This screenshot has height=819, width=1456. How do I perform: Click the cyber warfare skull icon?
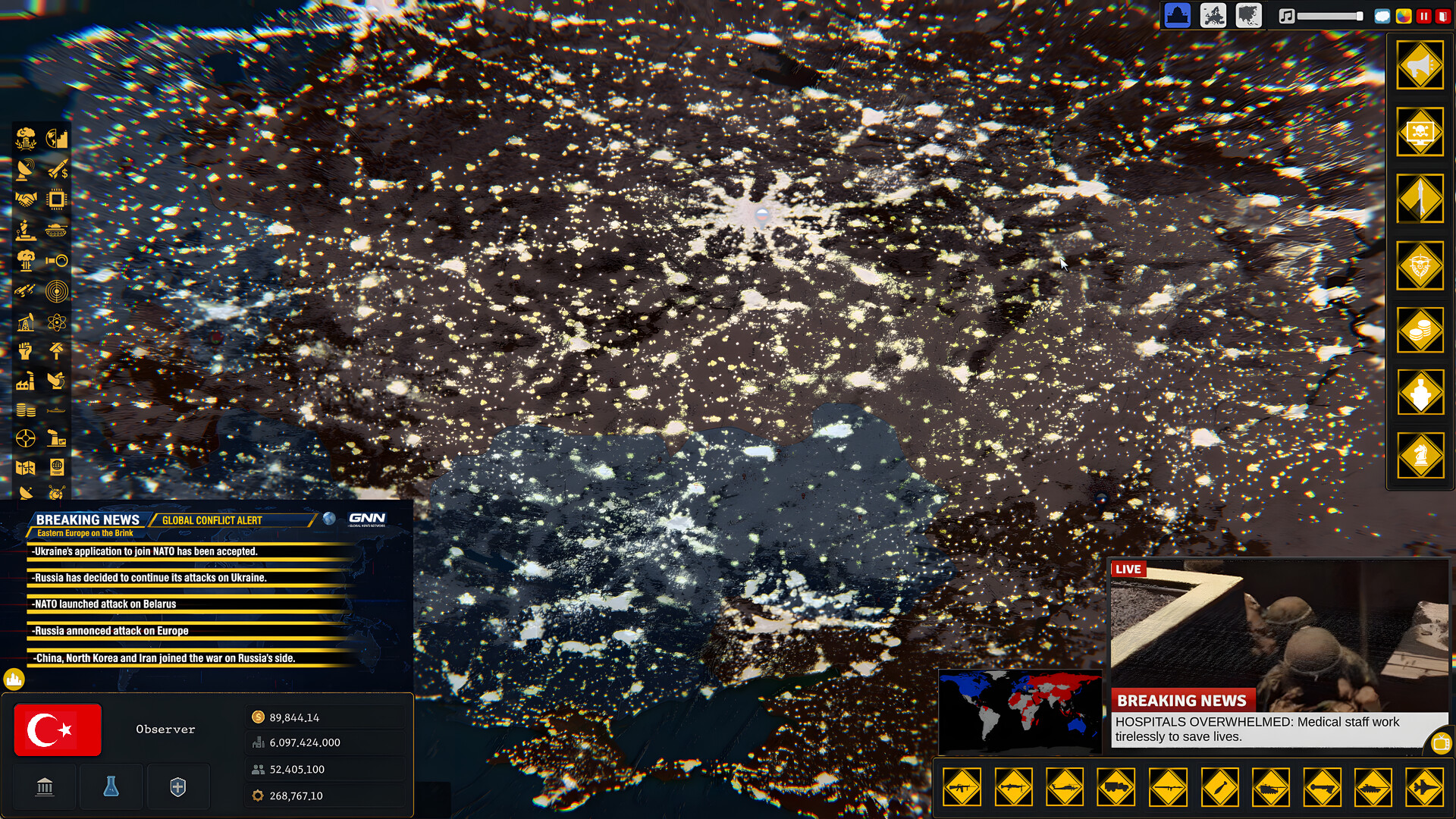tap(1422, 133)
